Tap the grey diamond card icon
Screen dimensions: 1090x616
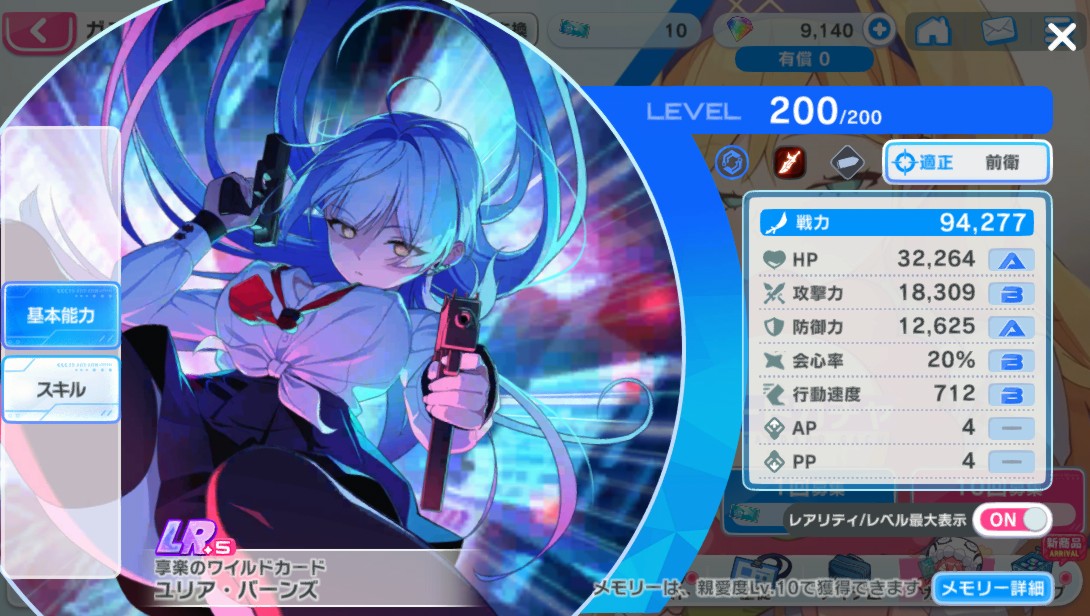848,162
